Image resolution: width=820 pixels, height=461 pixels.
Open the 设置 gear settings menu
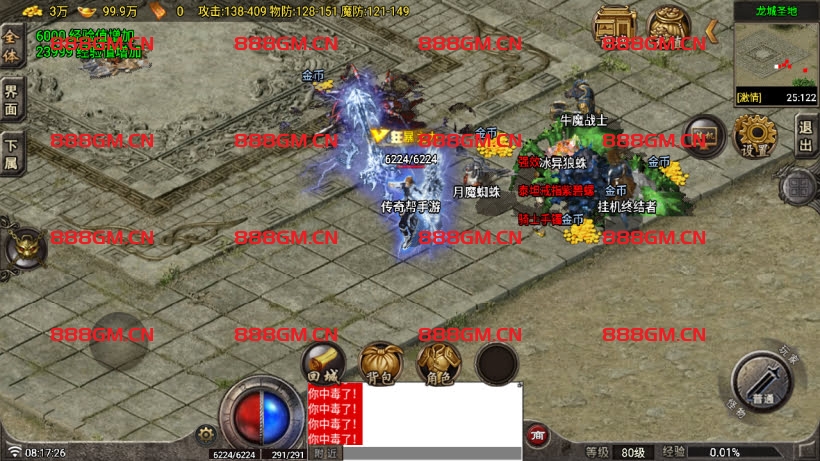[755, 135]
